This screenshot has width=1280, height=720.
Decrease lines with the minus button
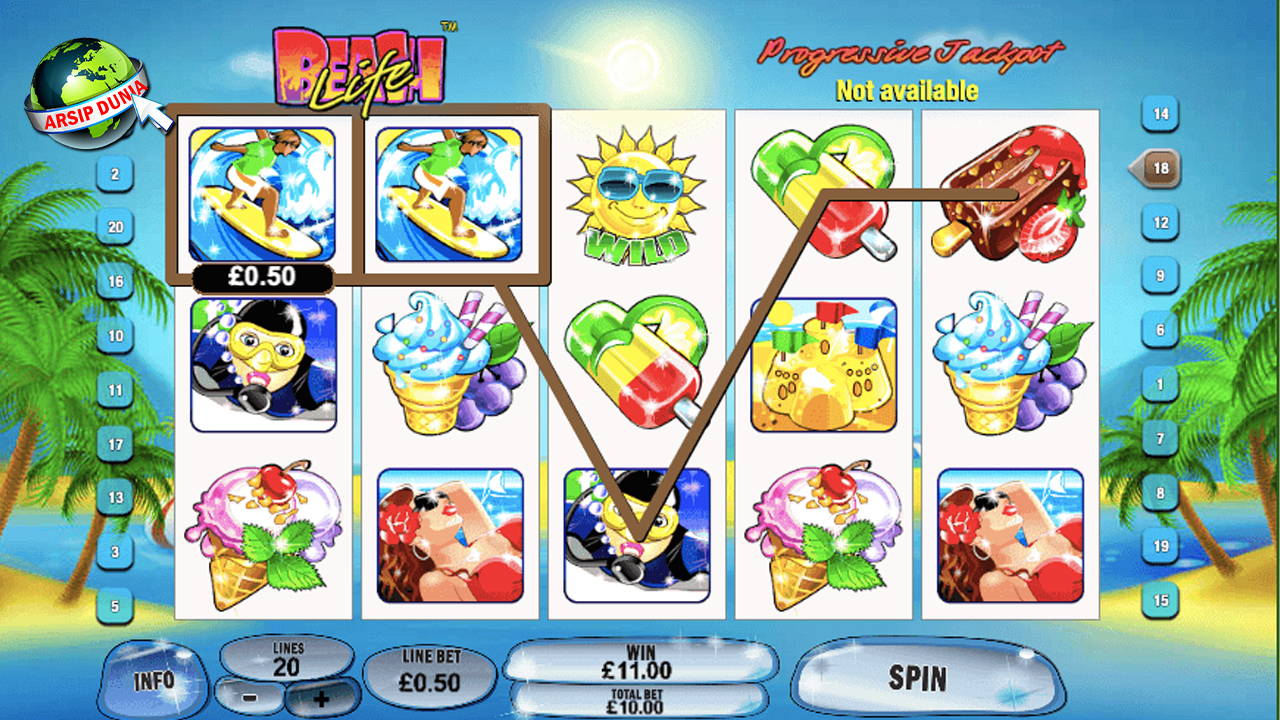[x=249, y=695]
